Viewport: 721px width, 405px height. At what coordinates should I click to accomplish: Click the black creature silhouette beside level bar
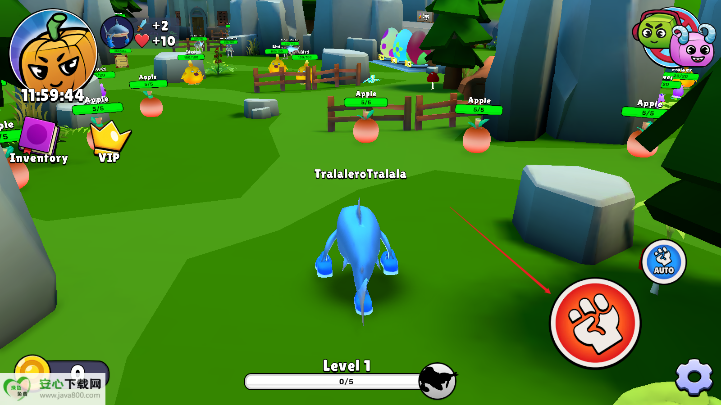tap(437, 380)
